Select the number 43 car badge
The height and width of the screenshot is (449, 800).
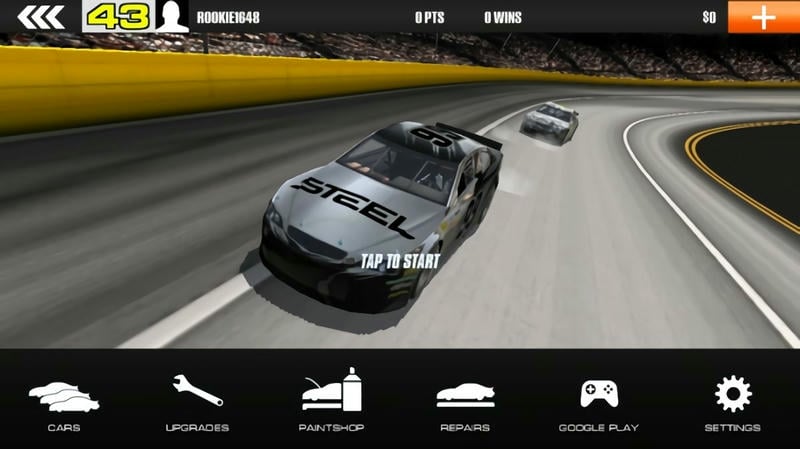(120, 16)
